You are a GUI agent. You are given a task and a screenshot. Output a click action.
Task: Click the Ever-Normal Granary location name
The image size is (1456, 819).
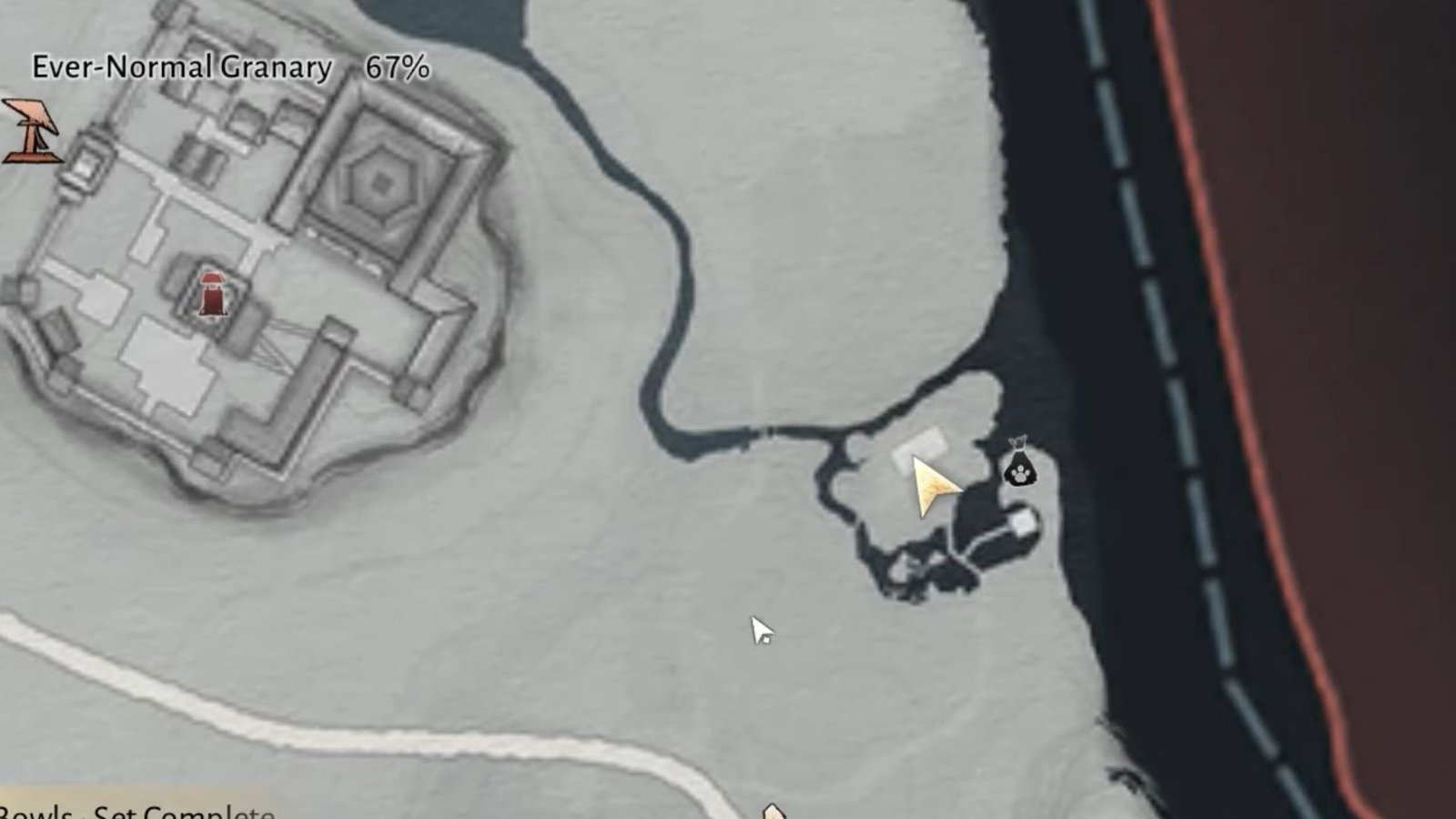point(182,66)
